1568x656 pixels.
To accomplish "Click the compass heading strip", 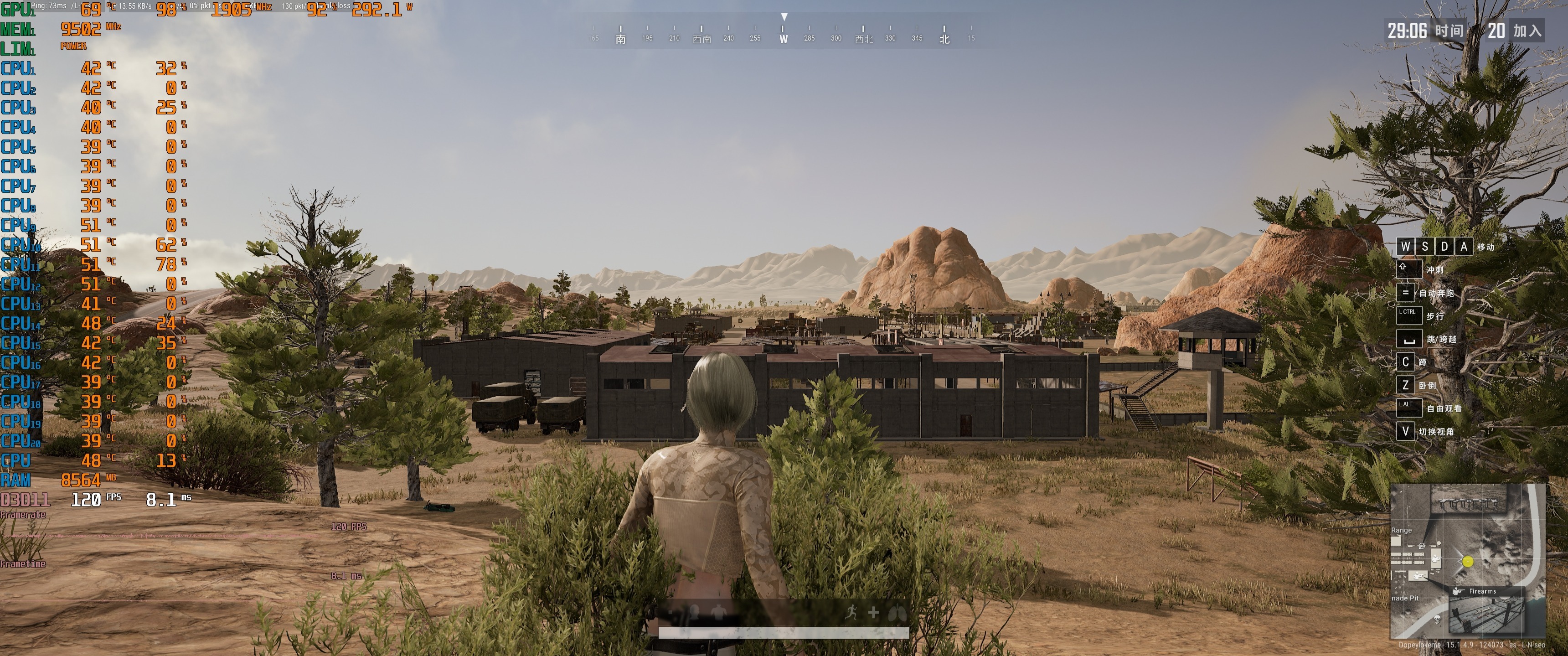I will 784,33.
